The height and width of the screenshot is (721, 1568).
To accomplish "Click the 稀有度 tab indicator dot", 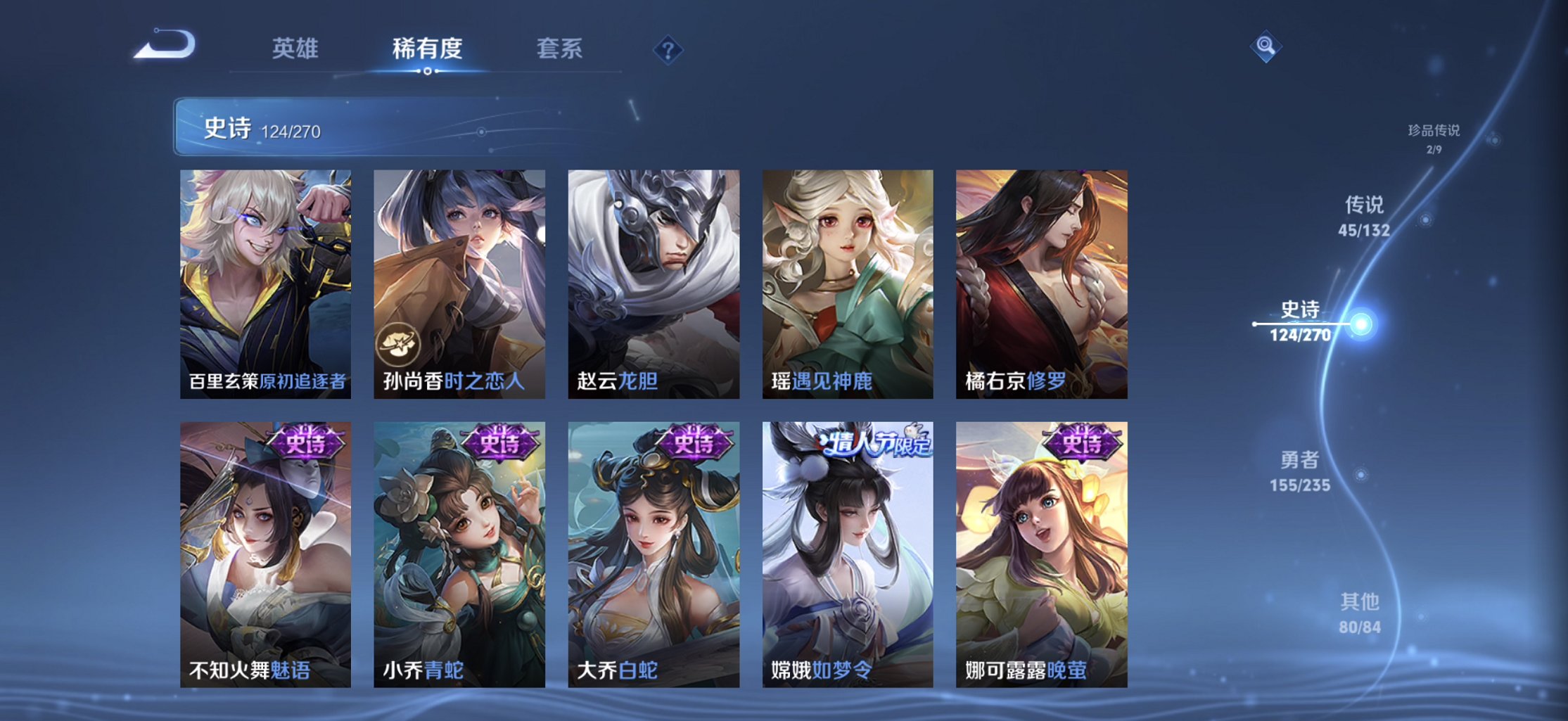I will pyautogui.click(x=428, y=72).
